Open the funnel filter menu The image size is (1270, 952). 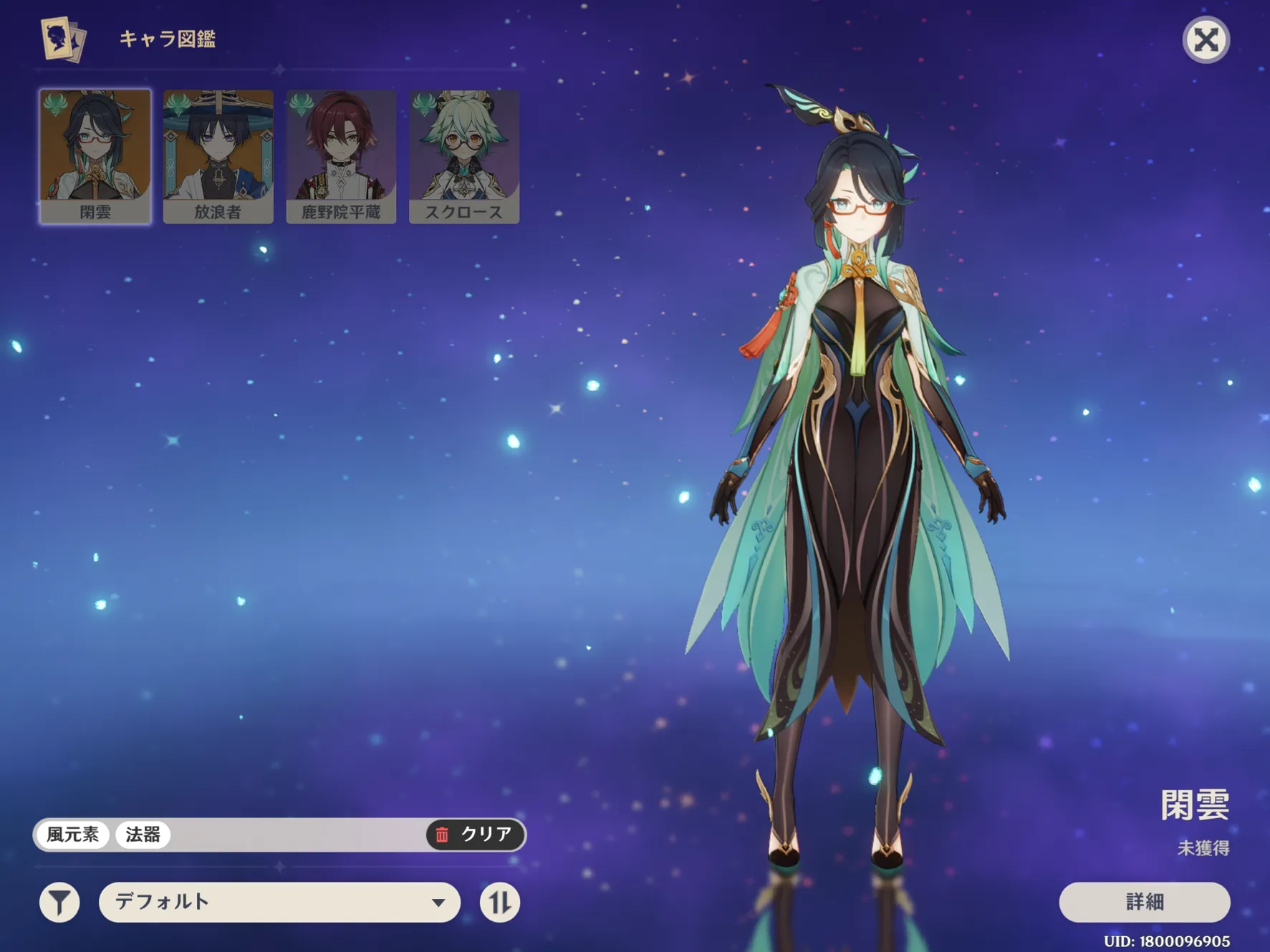coord(59,902)
